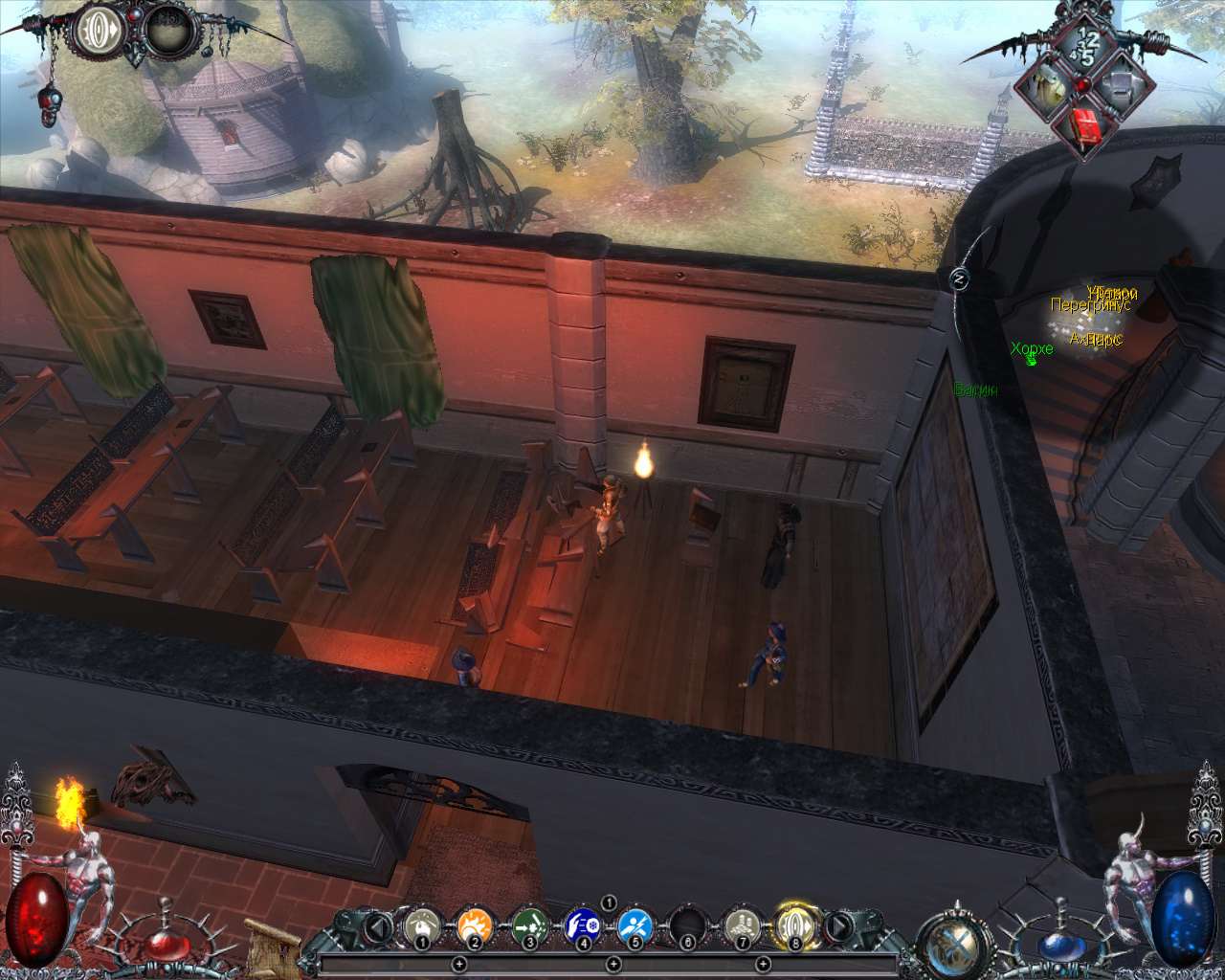Viewport: 1225px width, 980px height.
Task: Activate the glowing yellow skill in slot 8
Action: click(x=794, y=925)
